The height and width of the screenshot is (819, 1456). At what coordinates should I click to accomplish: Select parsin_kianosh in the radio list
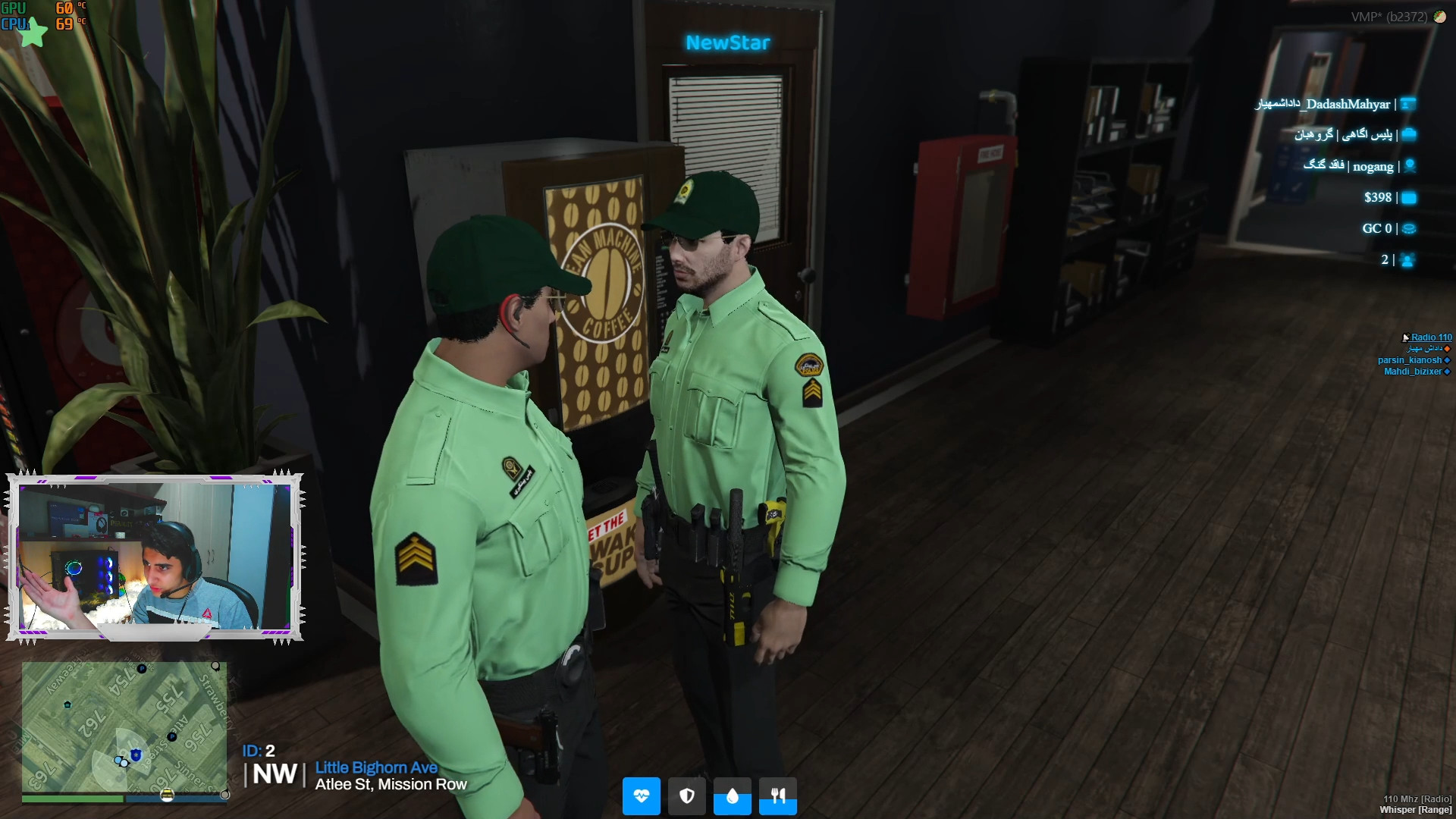coord(1409,360)
